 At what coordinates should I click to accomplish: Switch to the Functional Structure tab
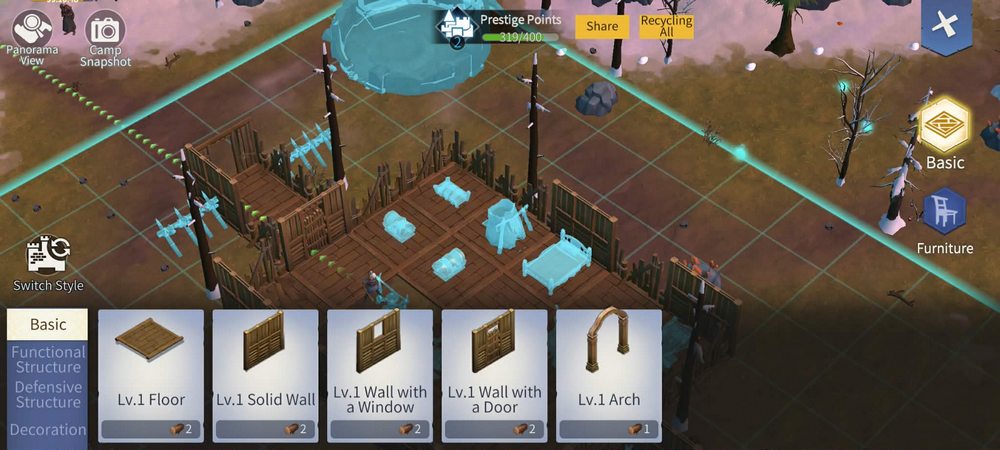point(47,360)
